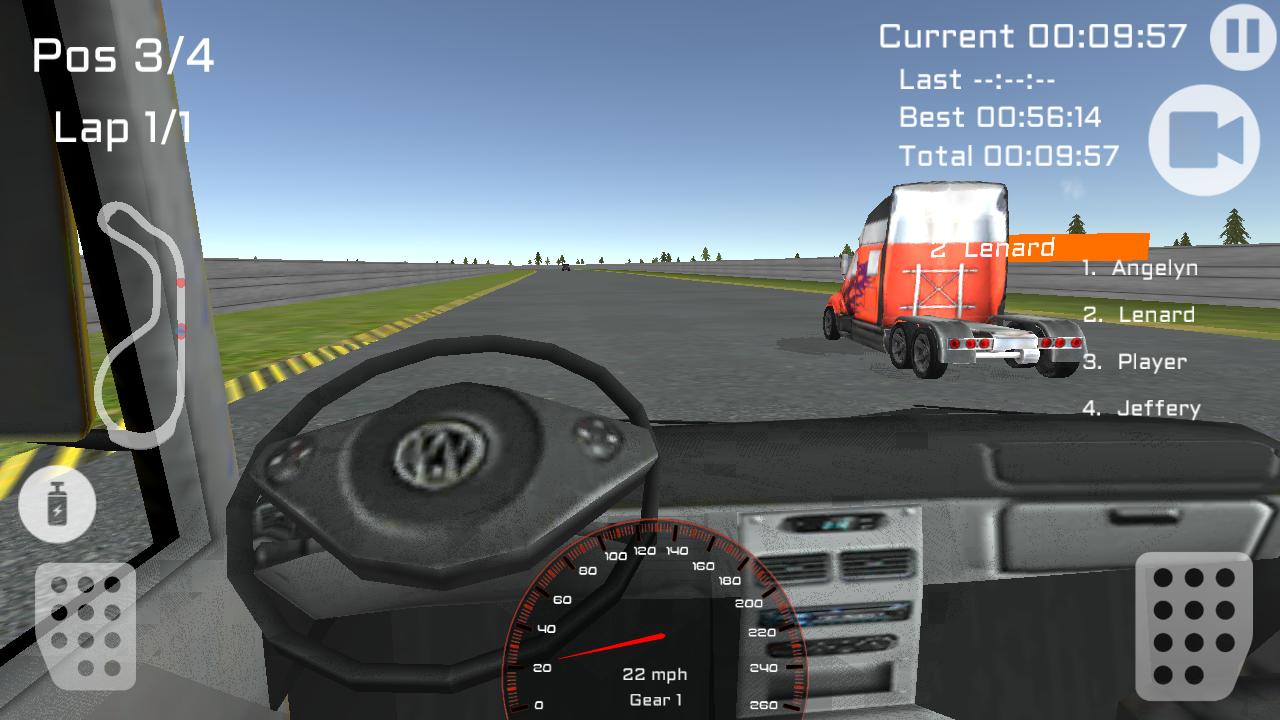This screenshot has width=1280, height=720.
Task: Activate the nitro boost bottle
Action: click(58, 505)
